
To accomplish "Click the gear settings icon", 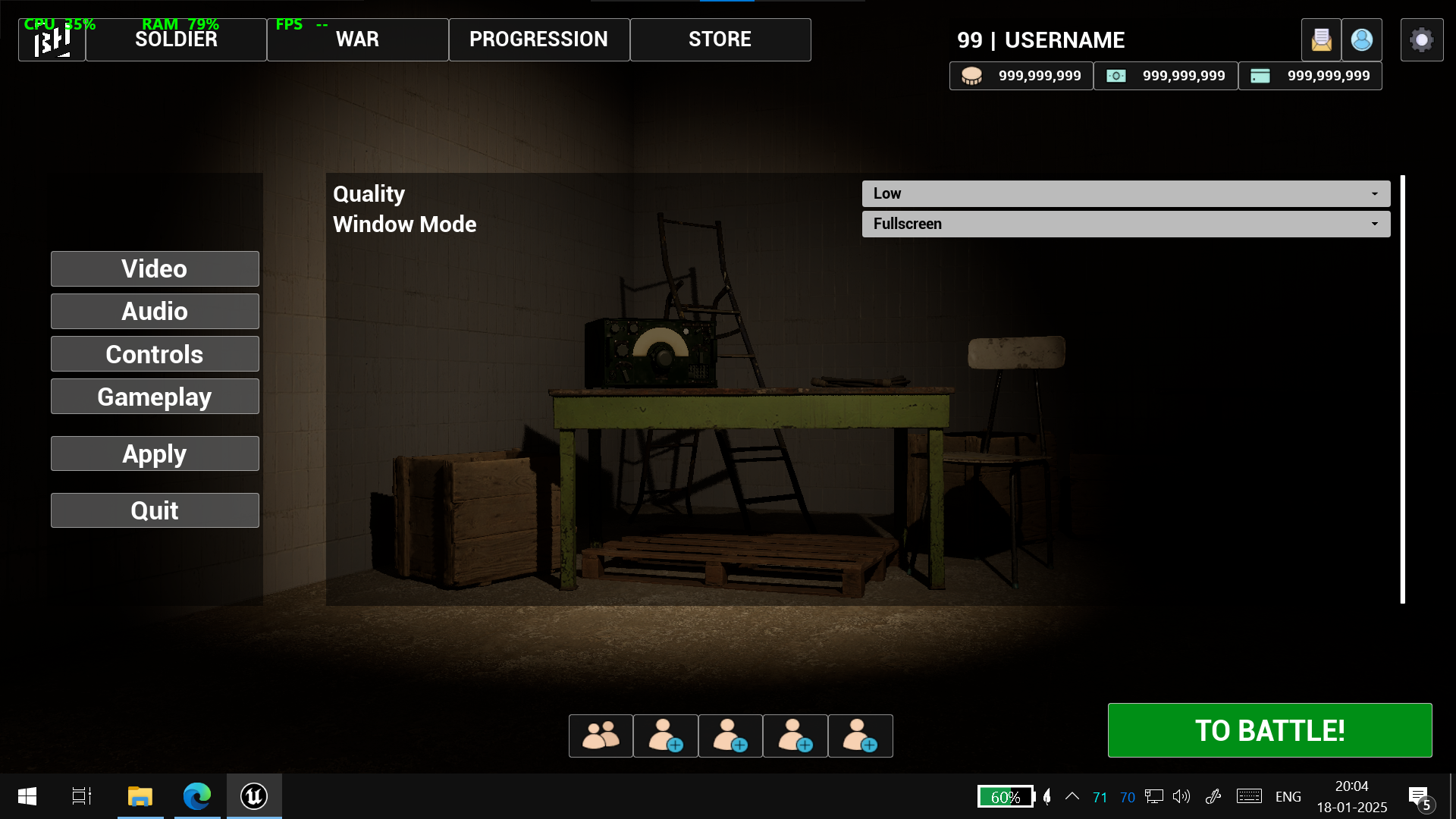I will click(1421, 39).
